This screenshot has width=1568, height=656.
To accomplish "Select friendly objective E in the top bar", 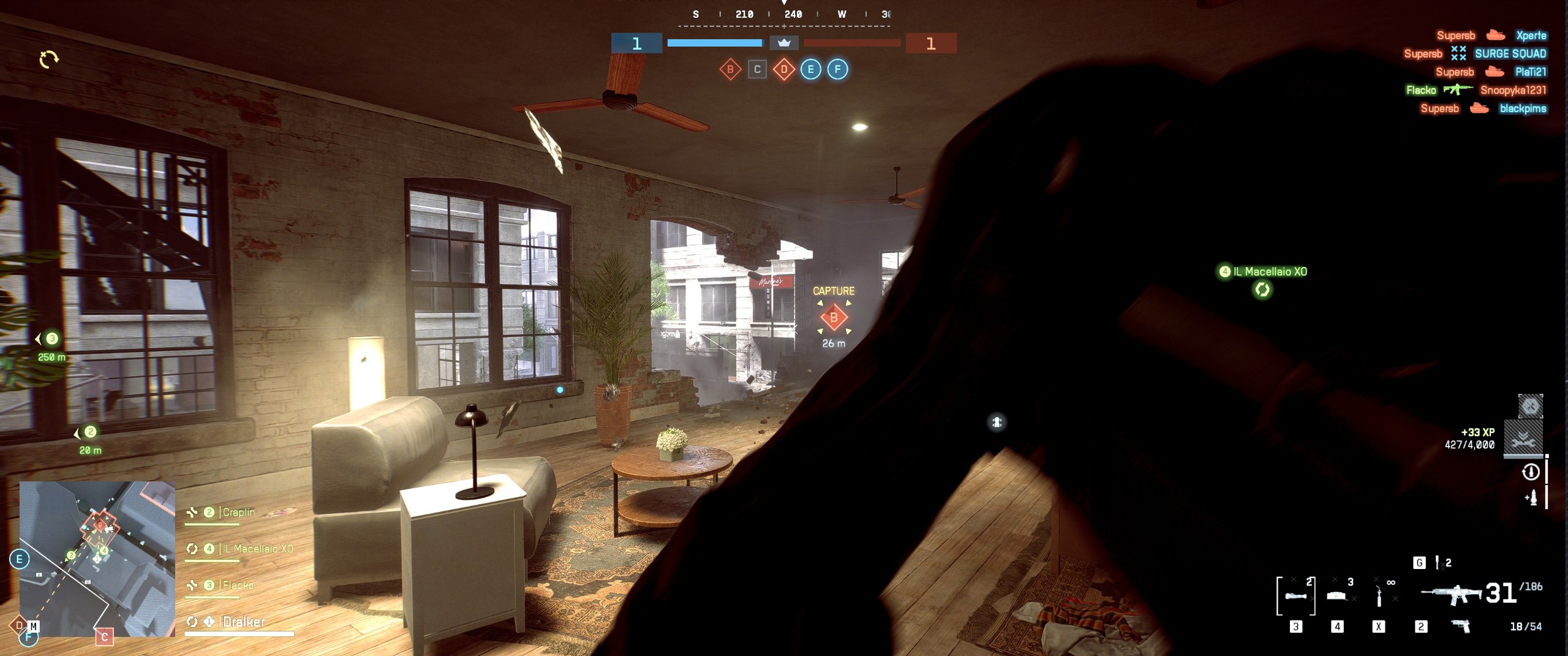I will coord(811,69).
